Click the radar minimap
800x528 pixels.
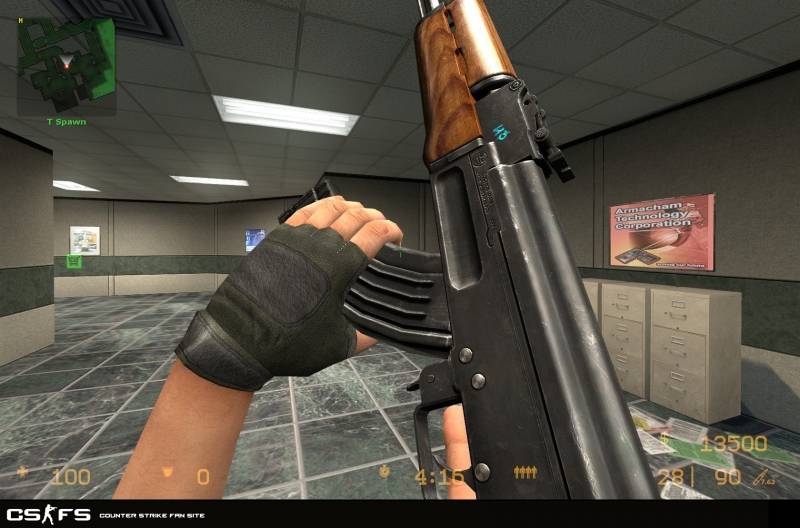pyautogui.click(x=66, y=62)
